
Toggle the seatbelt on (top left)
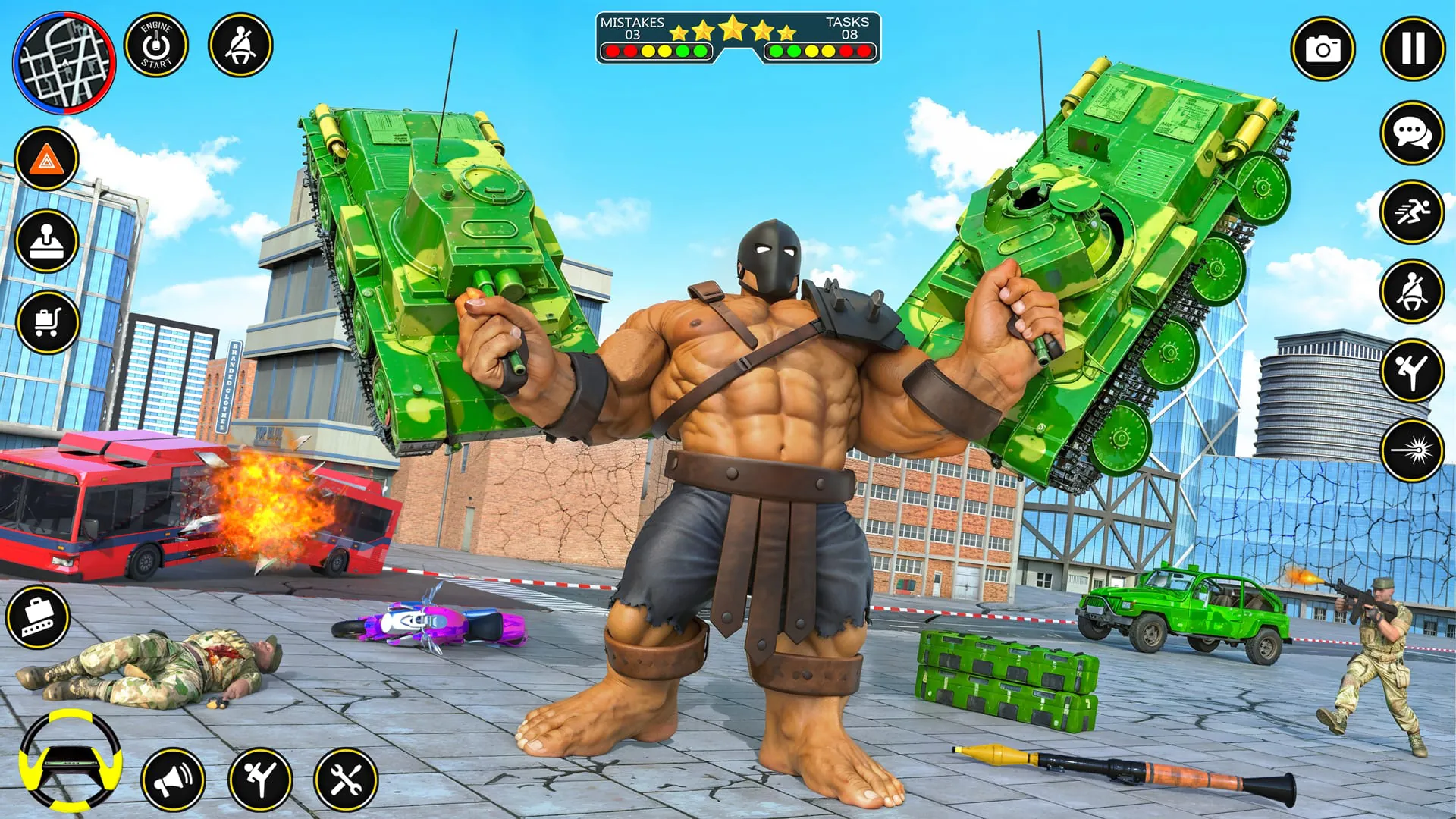pyautogui.click(x=243, y=45)
